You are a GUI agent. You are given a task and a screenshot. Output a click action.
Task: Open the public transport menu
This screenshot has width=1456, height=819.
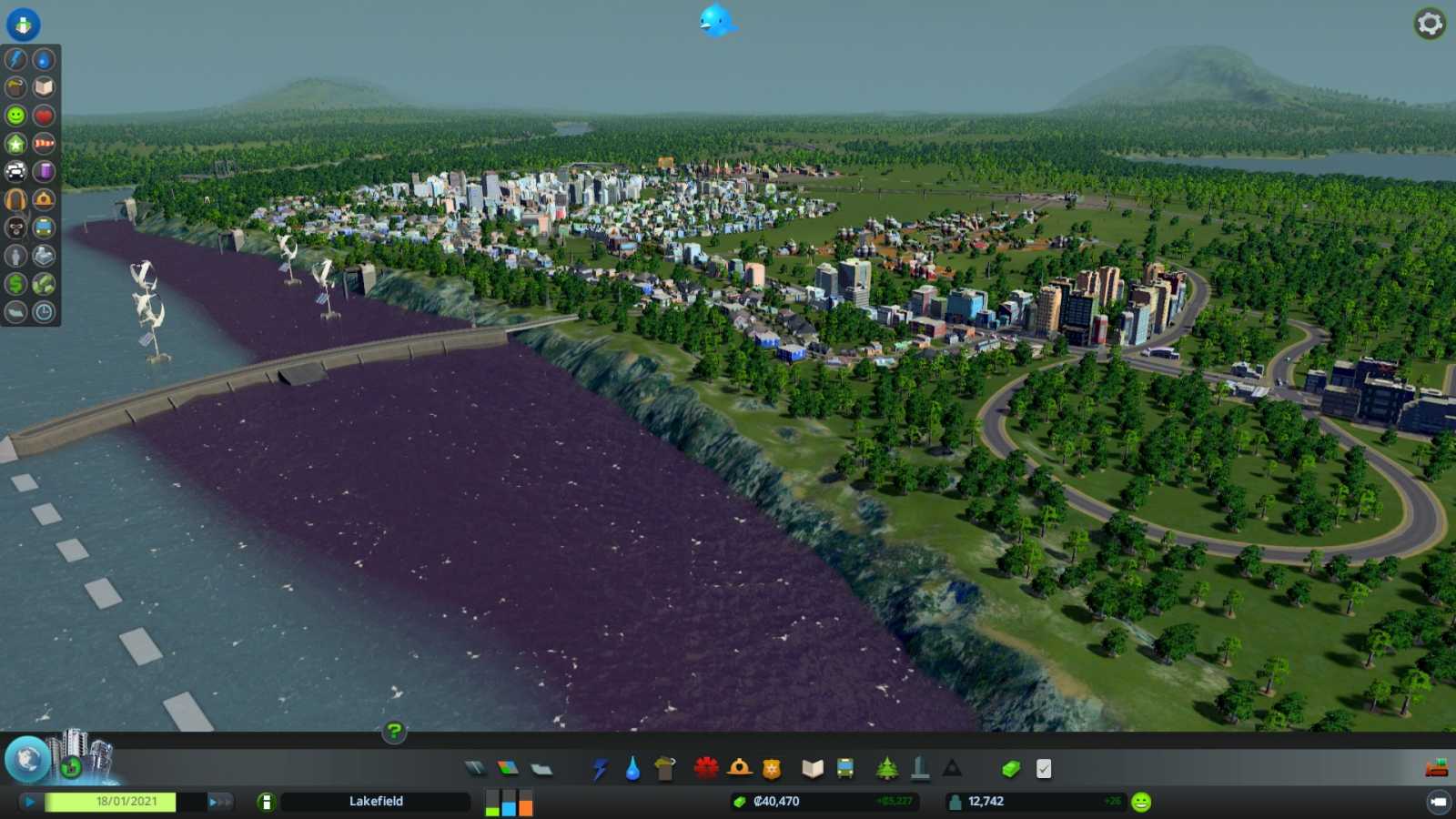click(x=845, y=769)
